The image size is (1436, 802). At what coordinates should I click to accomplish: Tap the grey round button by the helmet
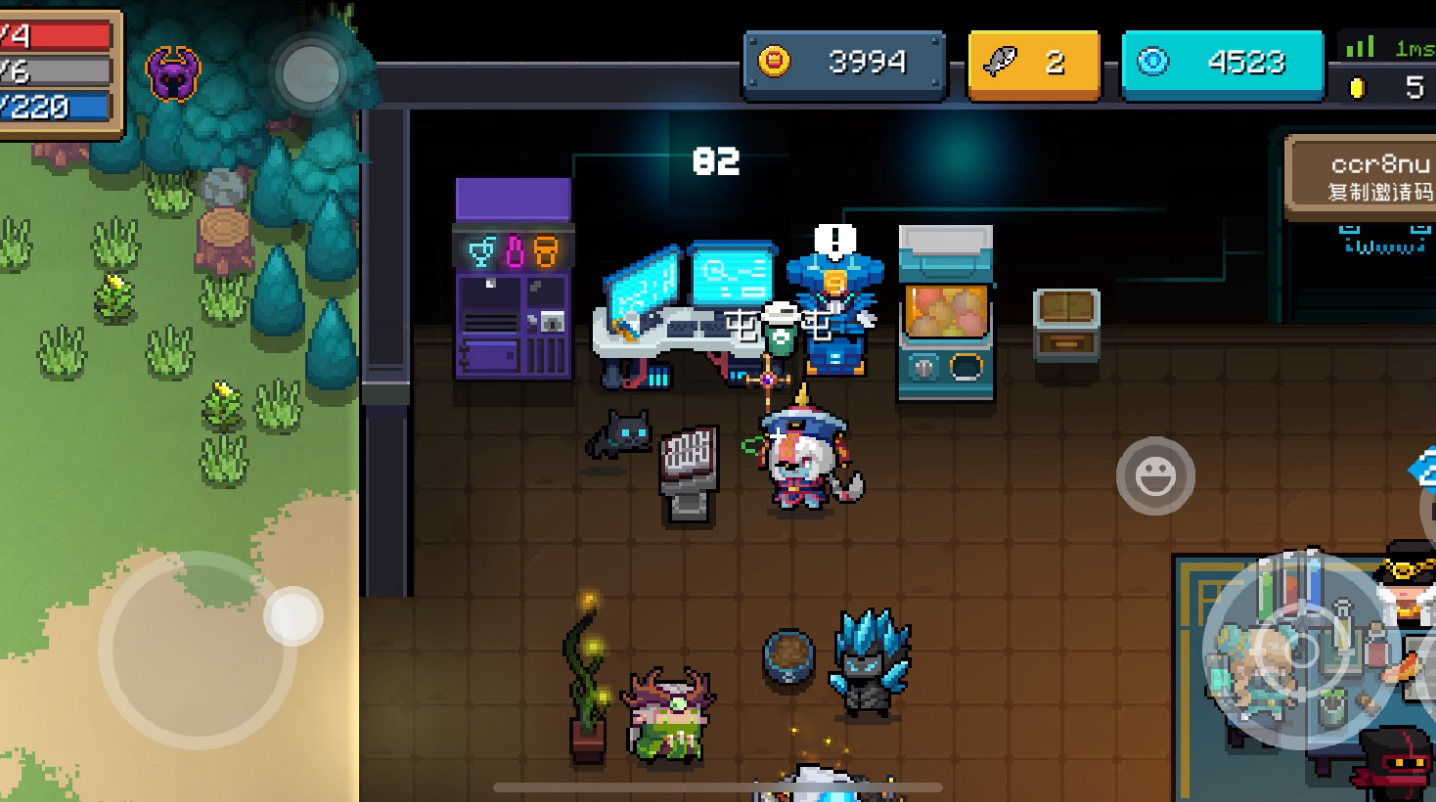(x=311, y=72)
